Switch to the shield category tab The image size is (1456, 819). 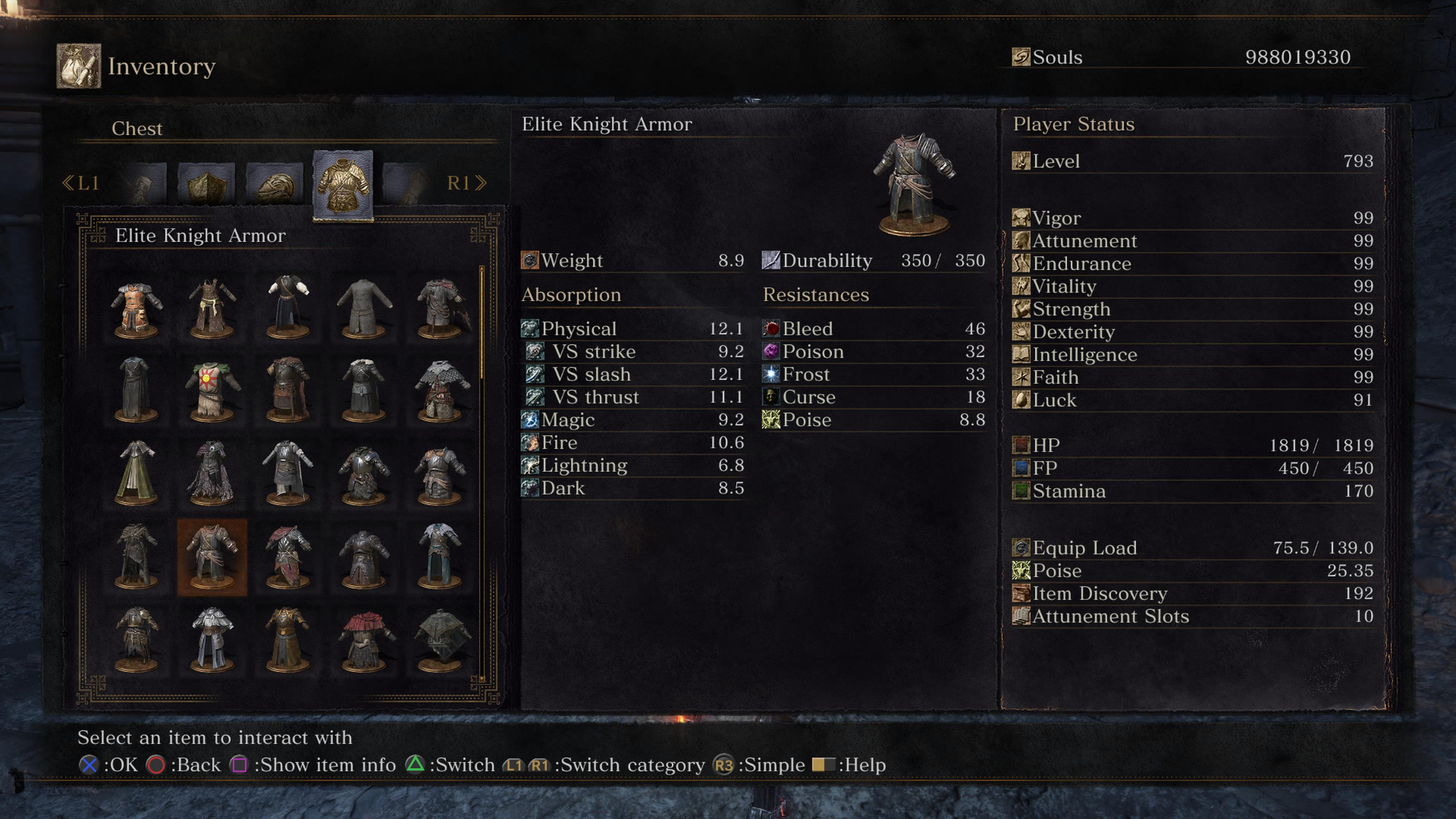point(206,184)
